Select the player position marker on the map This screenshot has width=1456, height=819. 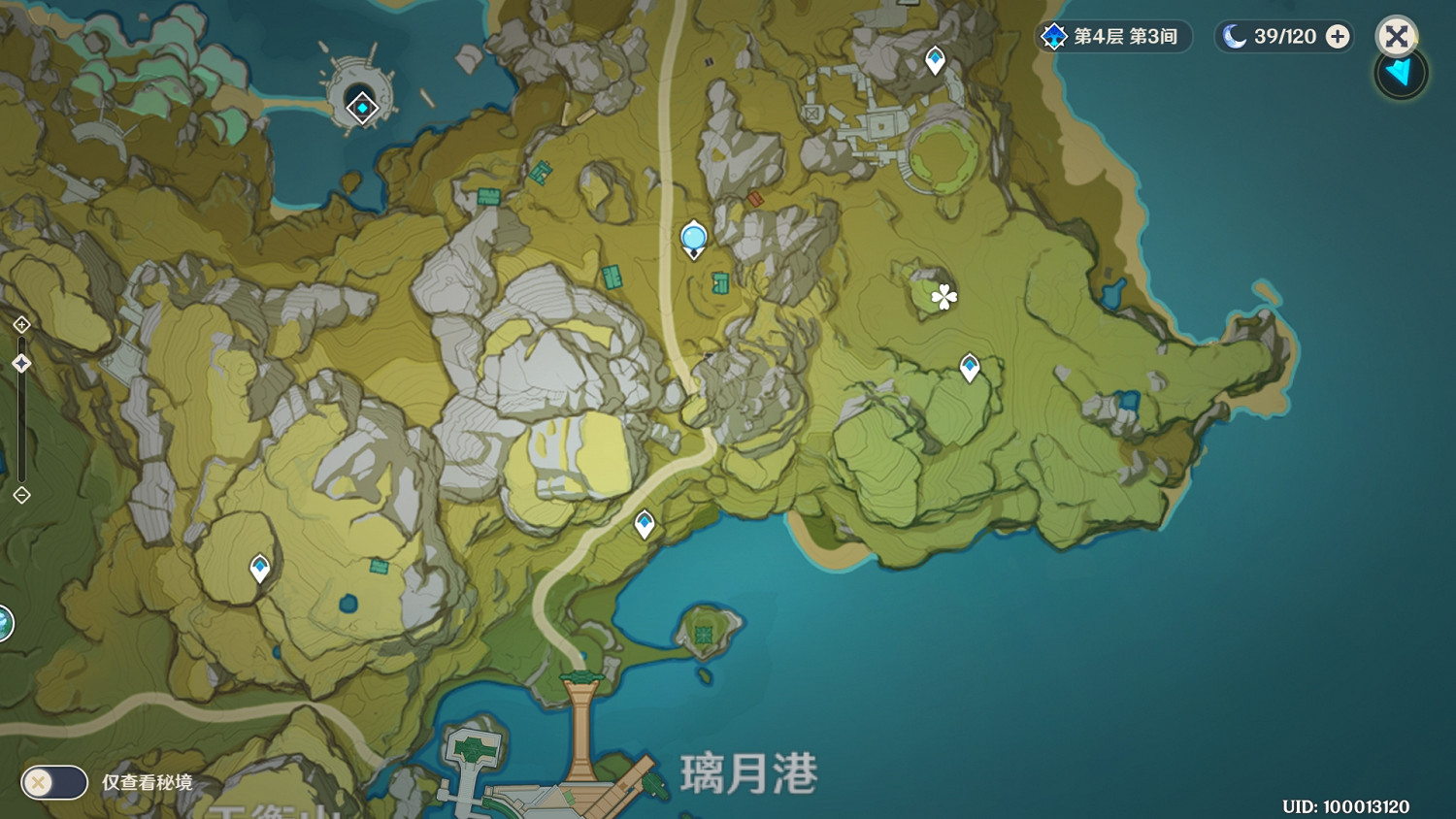click(x=694, y=238)
